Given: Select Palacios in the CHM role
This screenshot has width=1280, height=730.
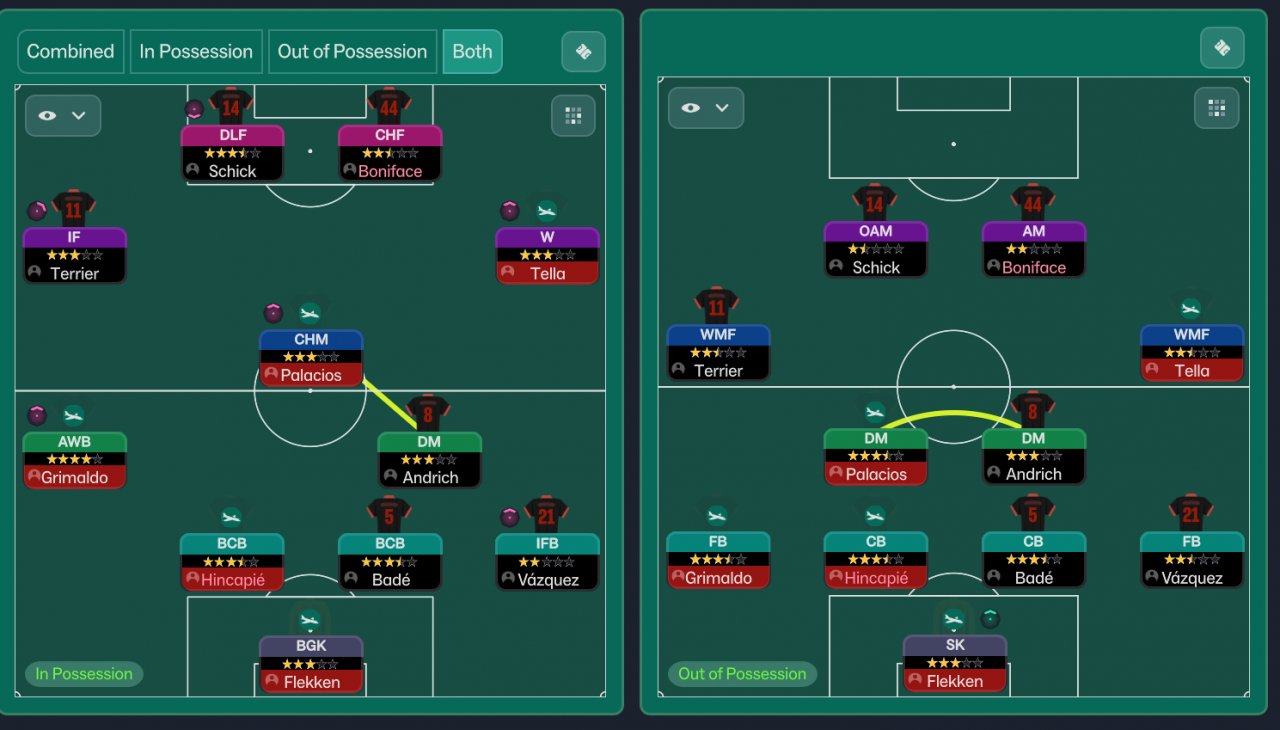Looking at the screenshot, I should [x=311, y=357].
